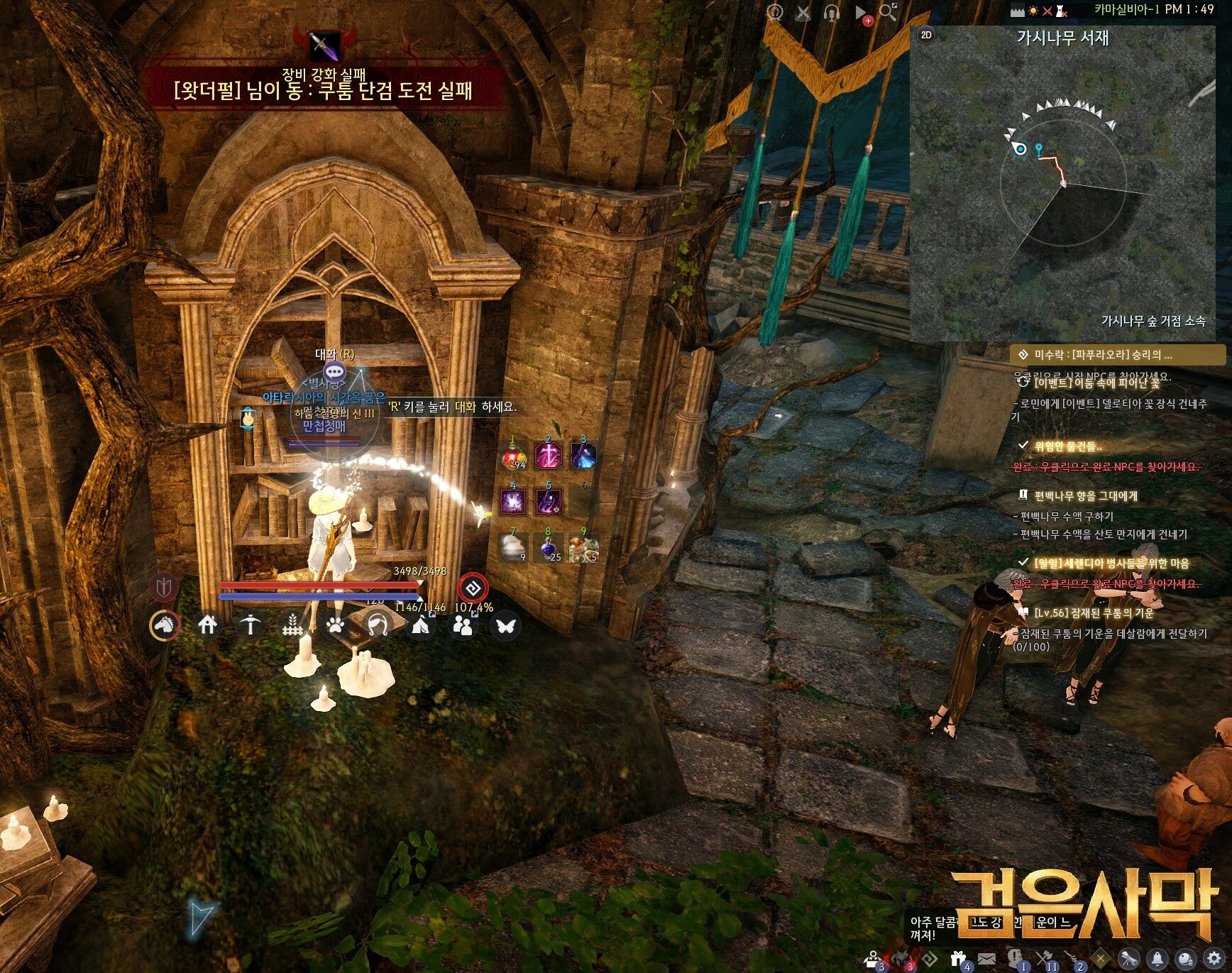Open the tent camp icon
The width and height of the screenshot is (1232, 973).
(420, 626)
